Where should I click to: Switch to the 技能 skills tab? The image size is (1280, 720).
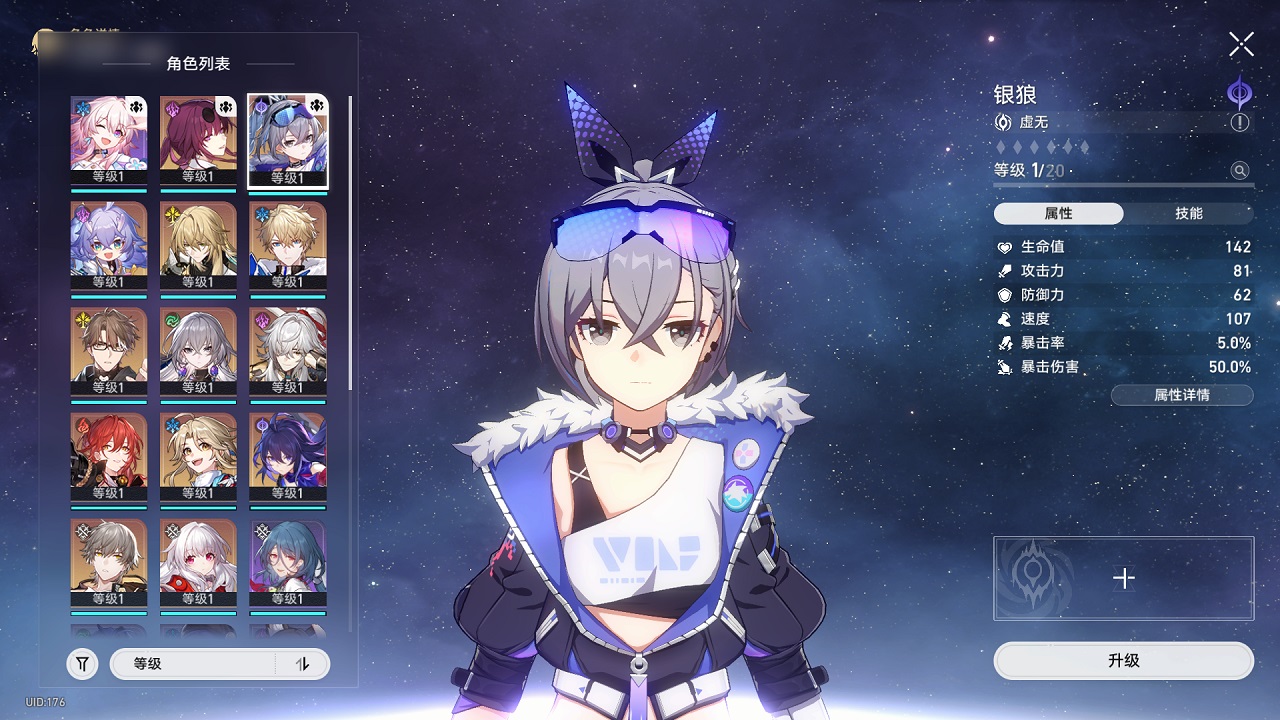click(x=1188, y=214)
